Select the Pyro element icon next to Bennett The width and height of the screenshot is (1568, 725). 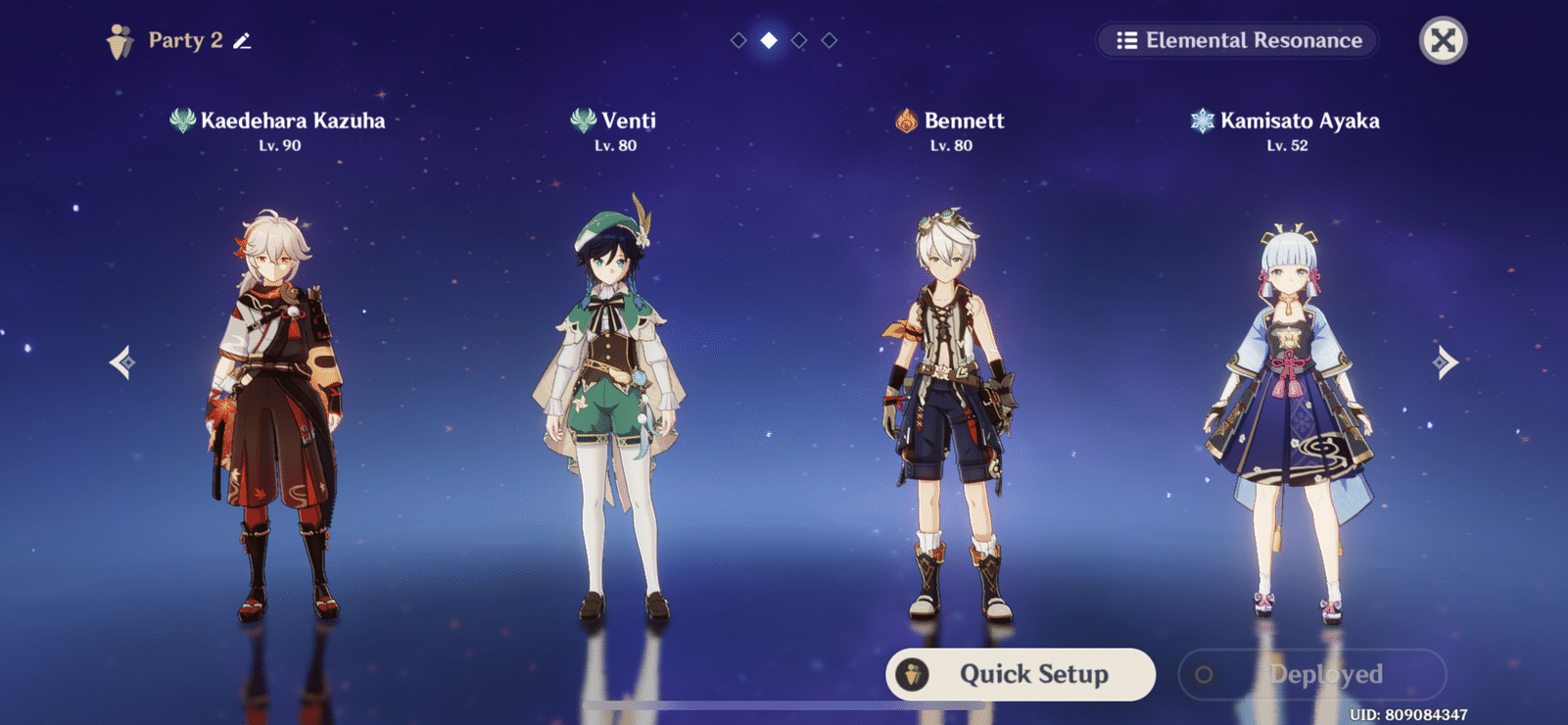pos(906,121)
